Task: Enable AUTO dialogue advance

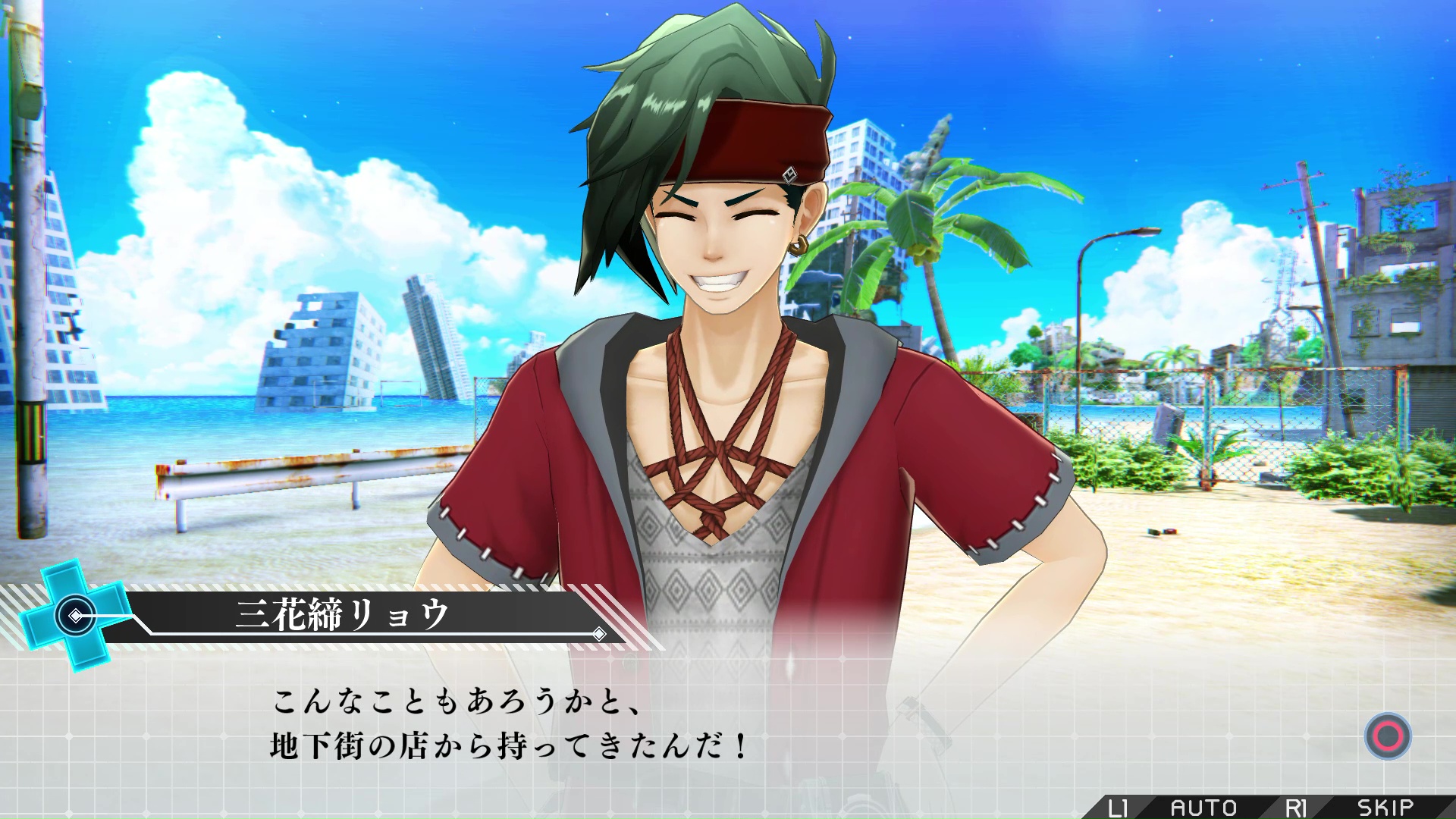Action: (x=1203, y=807)
